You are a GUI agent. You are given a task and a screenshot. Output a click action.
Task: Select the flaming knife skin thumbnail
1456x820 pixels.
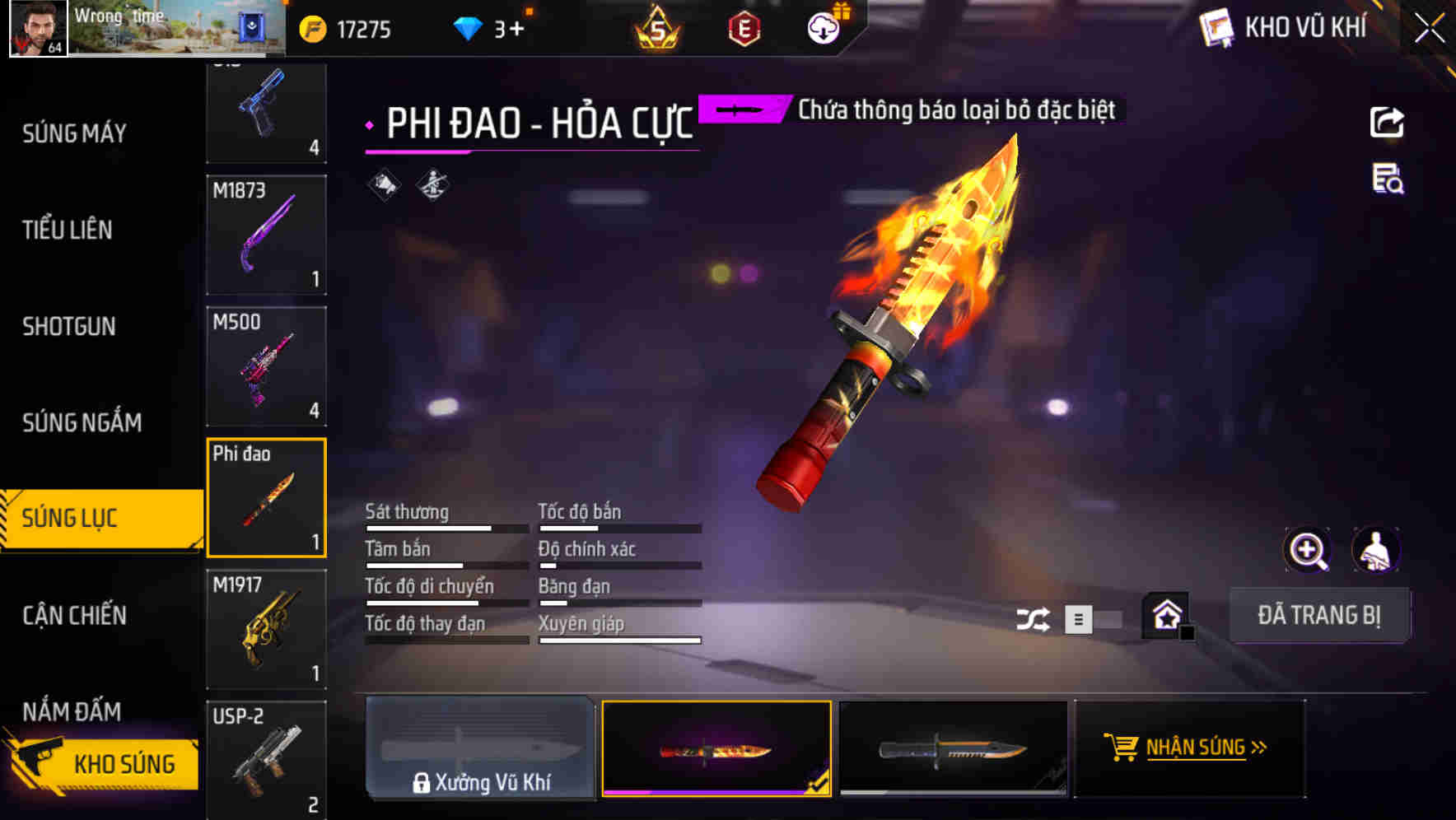coord(716,748)
